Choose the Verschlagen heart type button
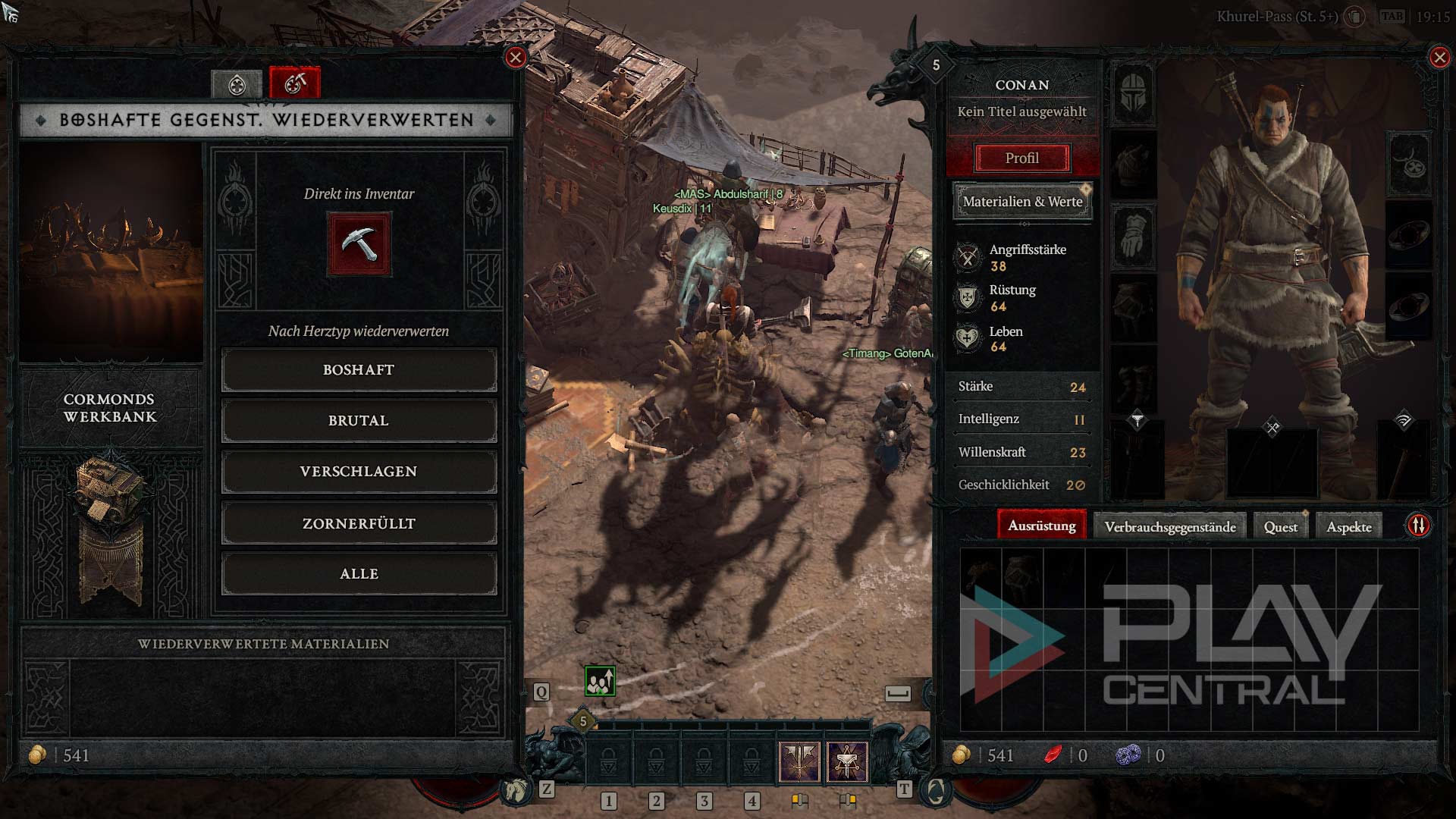Viewport: 1456px width, 819px height. tap(359, 472)
